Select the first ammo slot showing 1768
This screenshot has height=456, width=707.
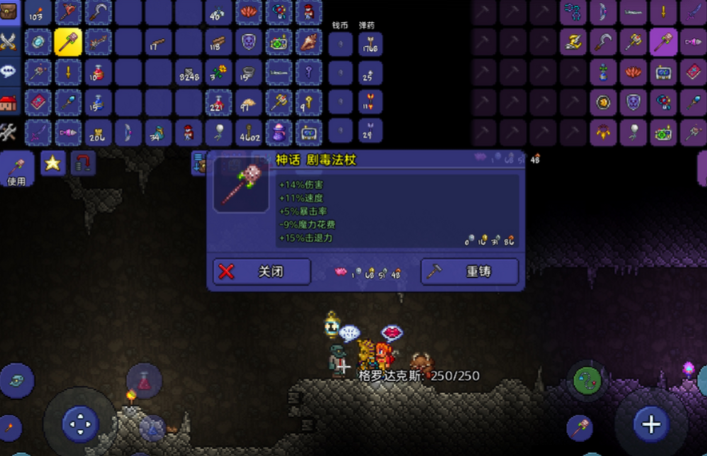pyautogui.click(x=370, y=43)
